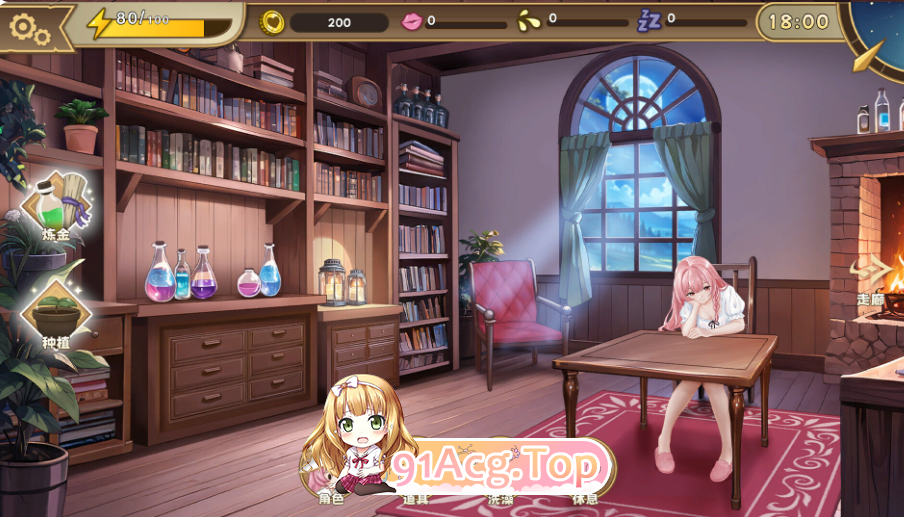Open the 炼金 alchemy menu
The width and height of the screenshot is (904, 517).
coord(56,207)
